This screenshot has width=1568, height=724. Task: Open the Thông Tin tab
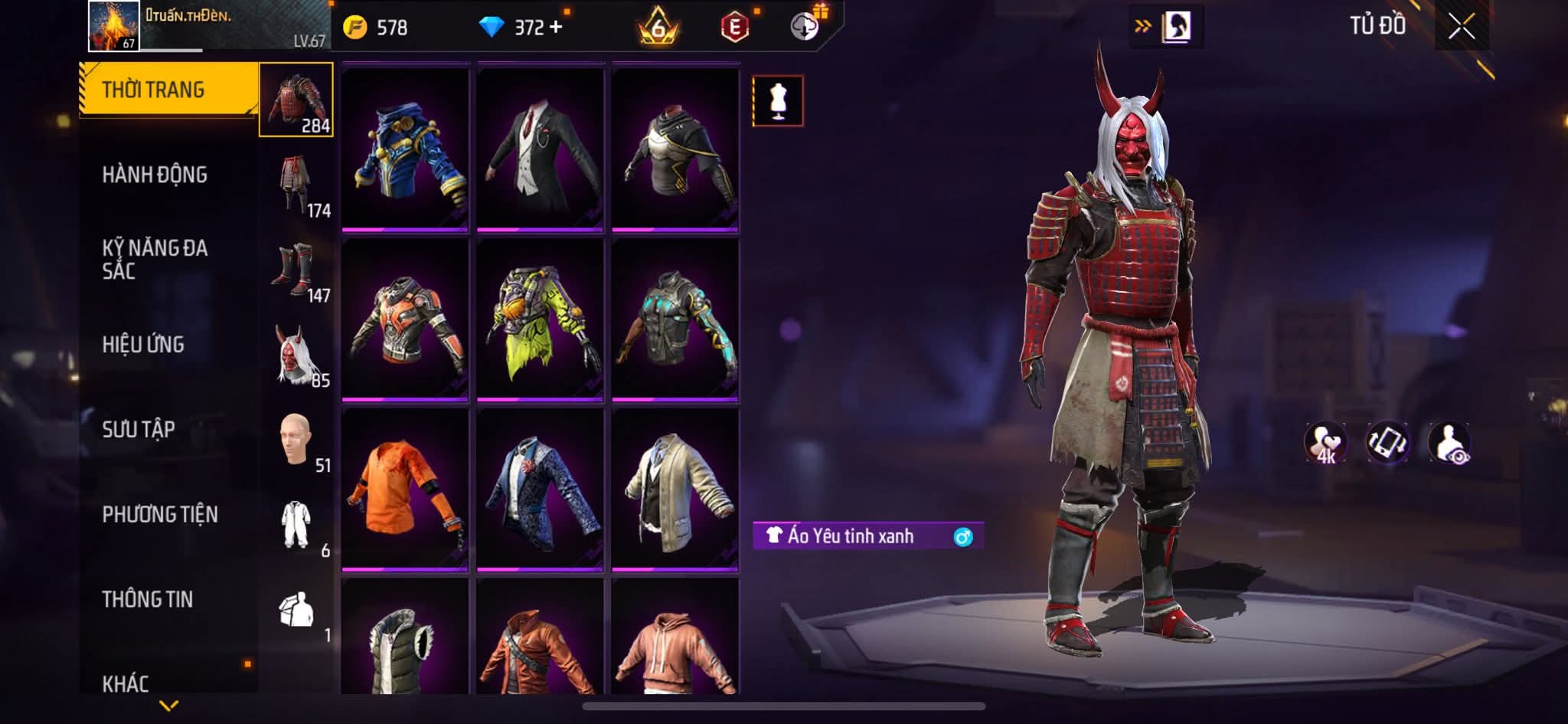148,599
